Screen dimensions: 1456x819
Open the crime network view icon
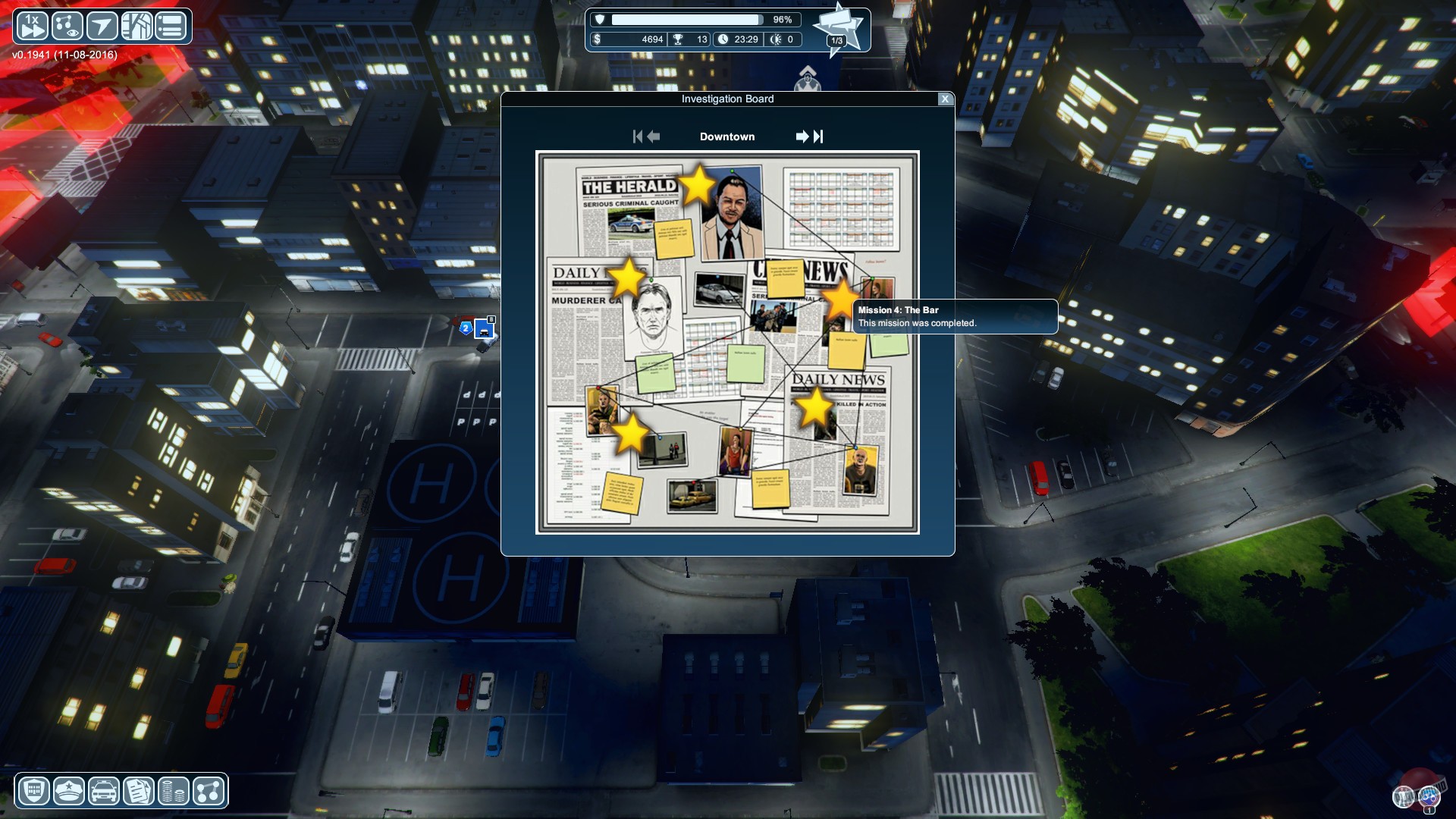tap(67, 25)
